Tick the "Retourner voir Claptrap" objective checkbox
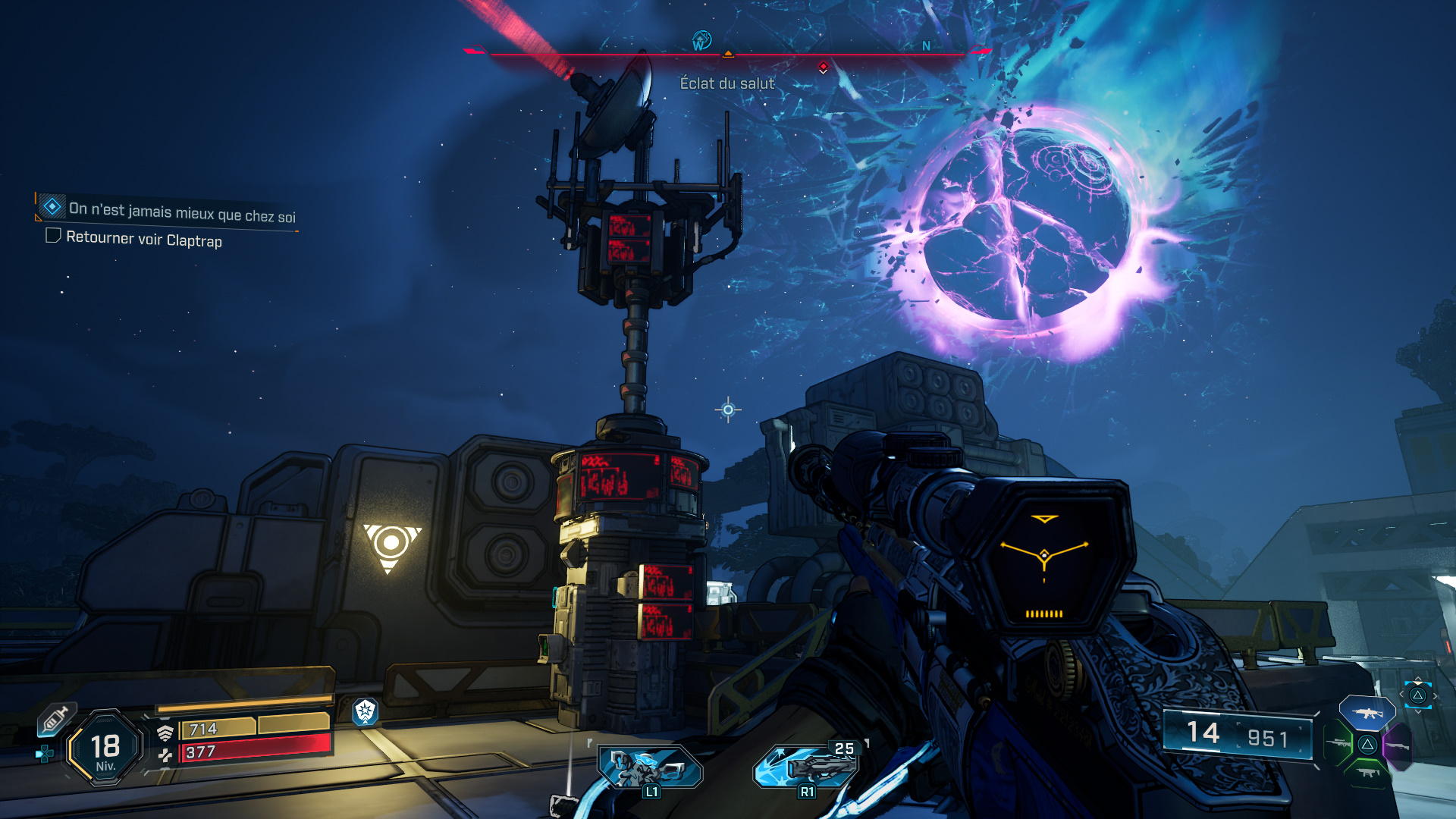This screenshot has width=1456, height=819. 53,236
